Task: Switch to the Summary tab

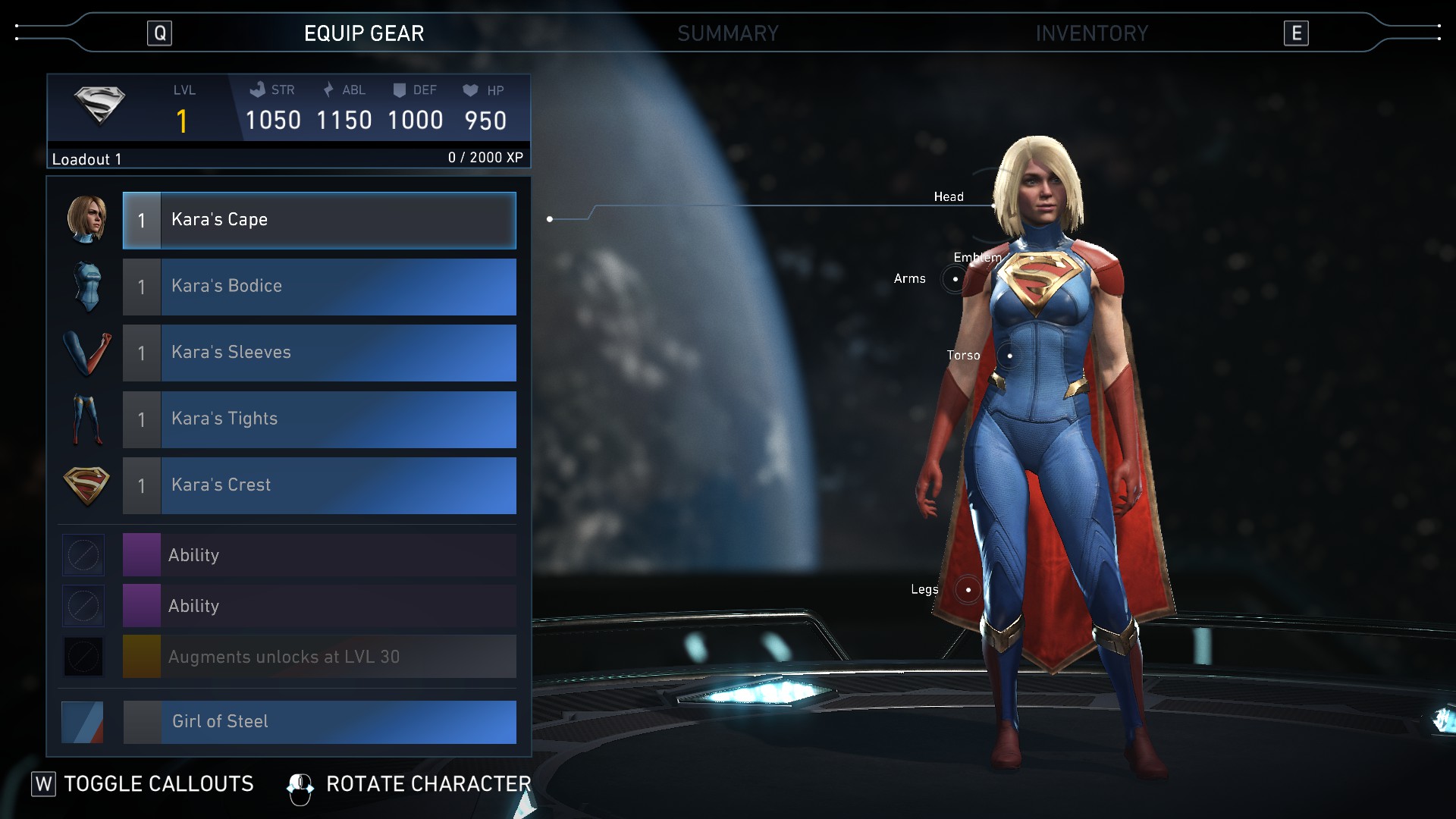Action: click(727, 33)
